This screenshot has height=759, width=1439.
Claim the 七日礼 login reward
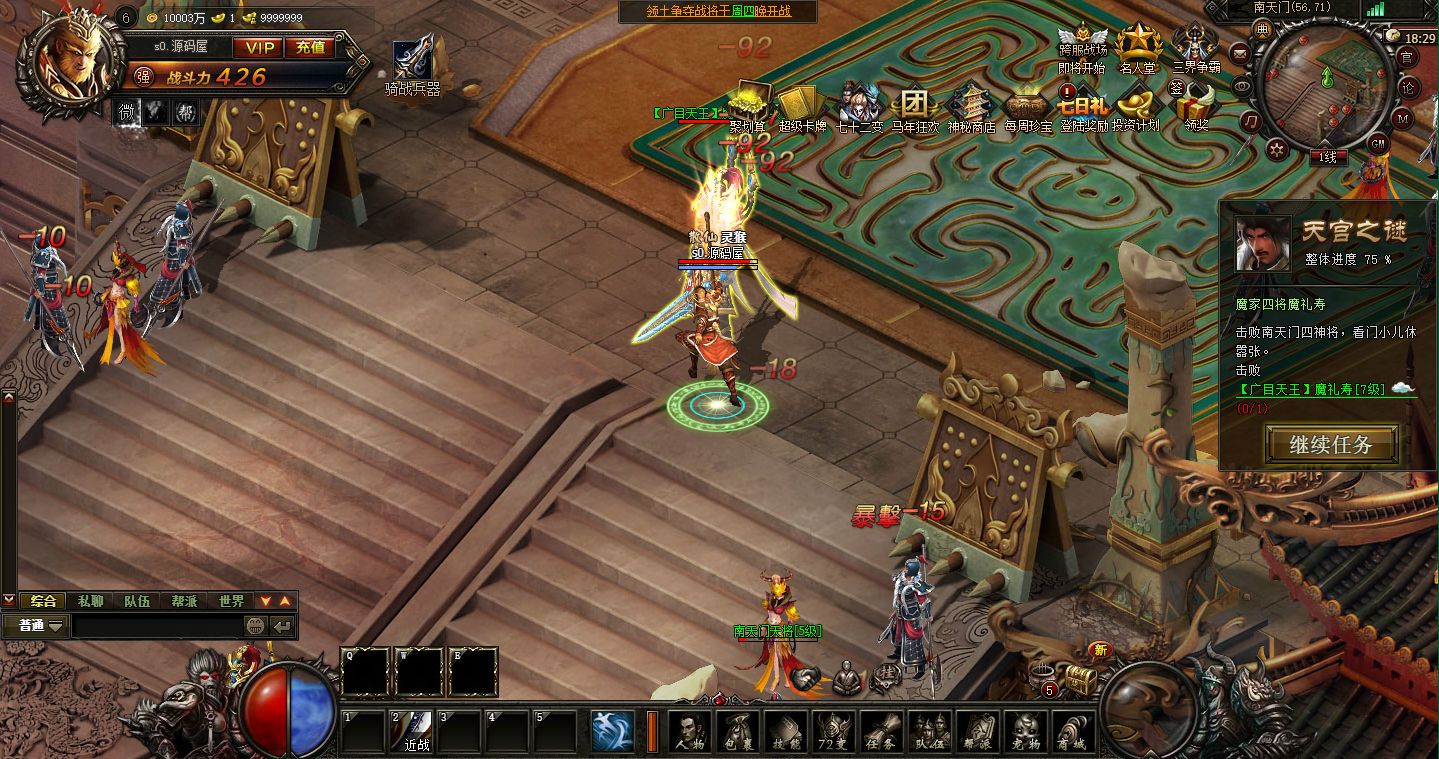1081,106
